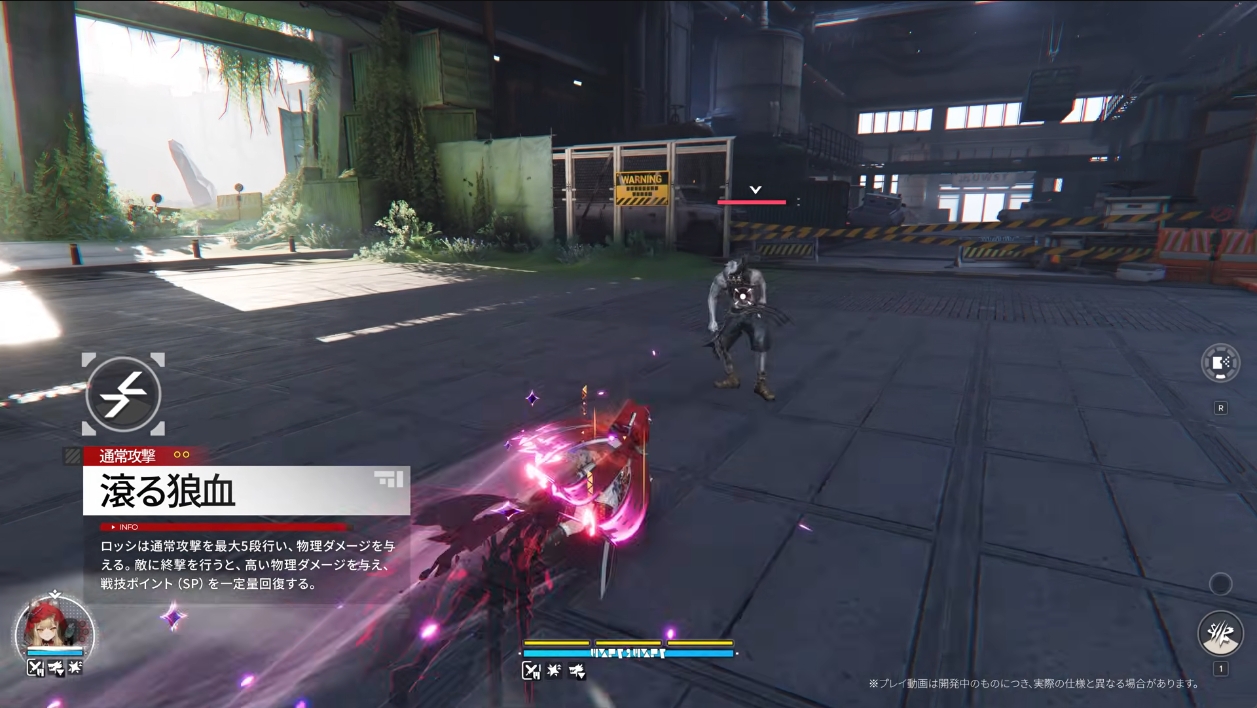Activate the claw slash battle skill icon
Screen dimensions: 1257x708
pyautogui.click(x=1220, y=633)
